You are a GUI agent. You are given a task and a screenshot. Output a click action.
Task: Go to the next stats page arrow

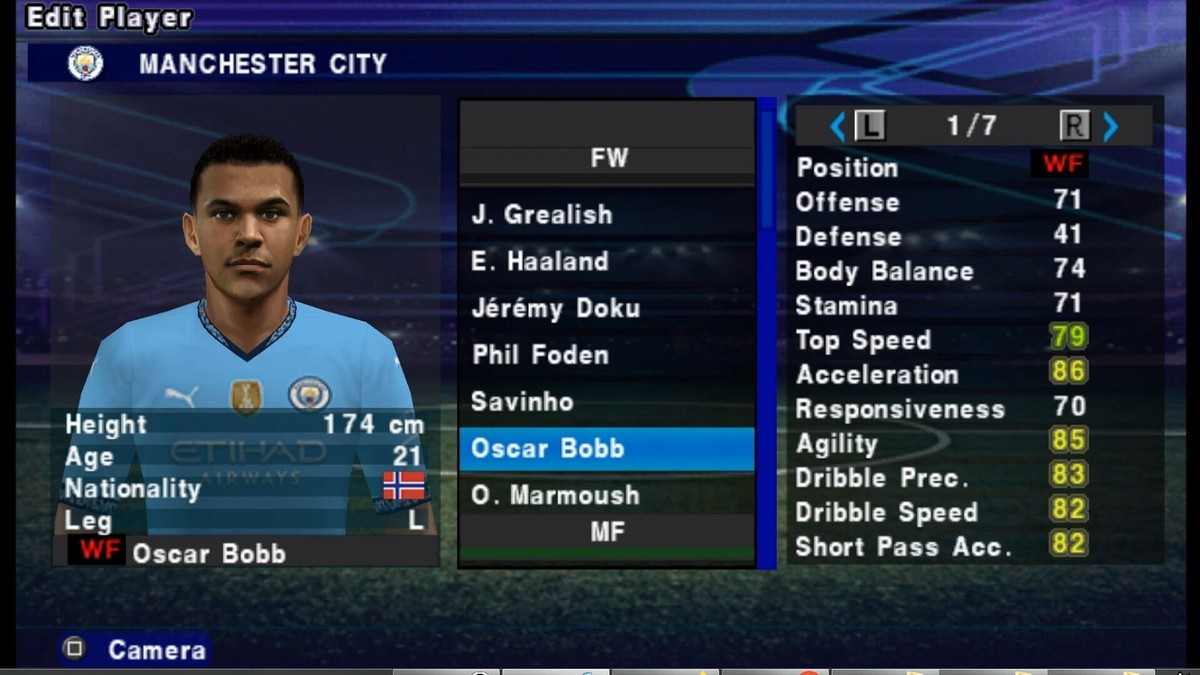pos(1110,126)
